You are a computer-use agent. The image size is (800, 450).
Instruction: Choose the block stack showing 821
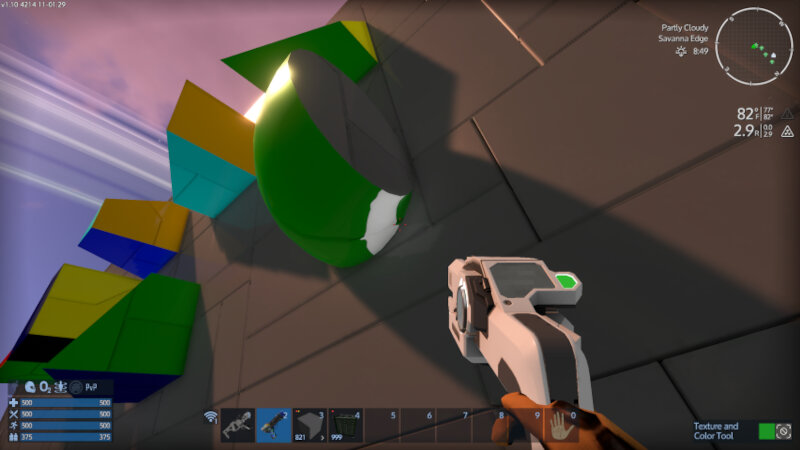tap(310, 425)
